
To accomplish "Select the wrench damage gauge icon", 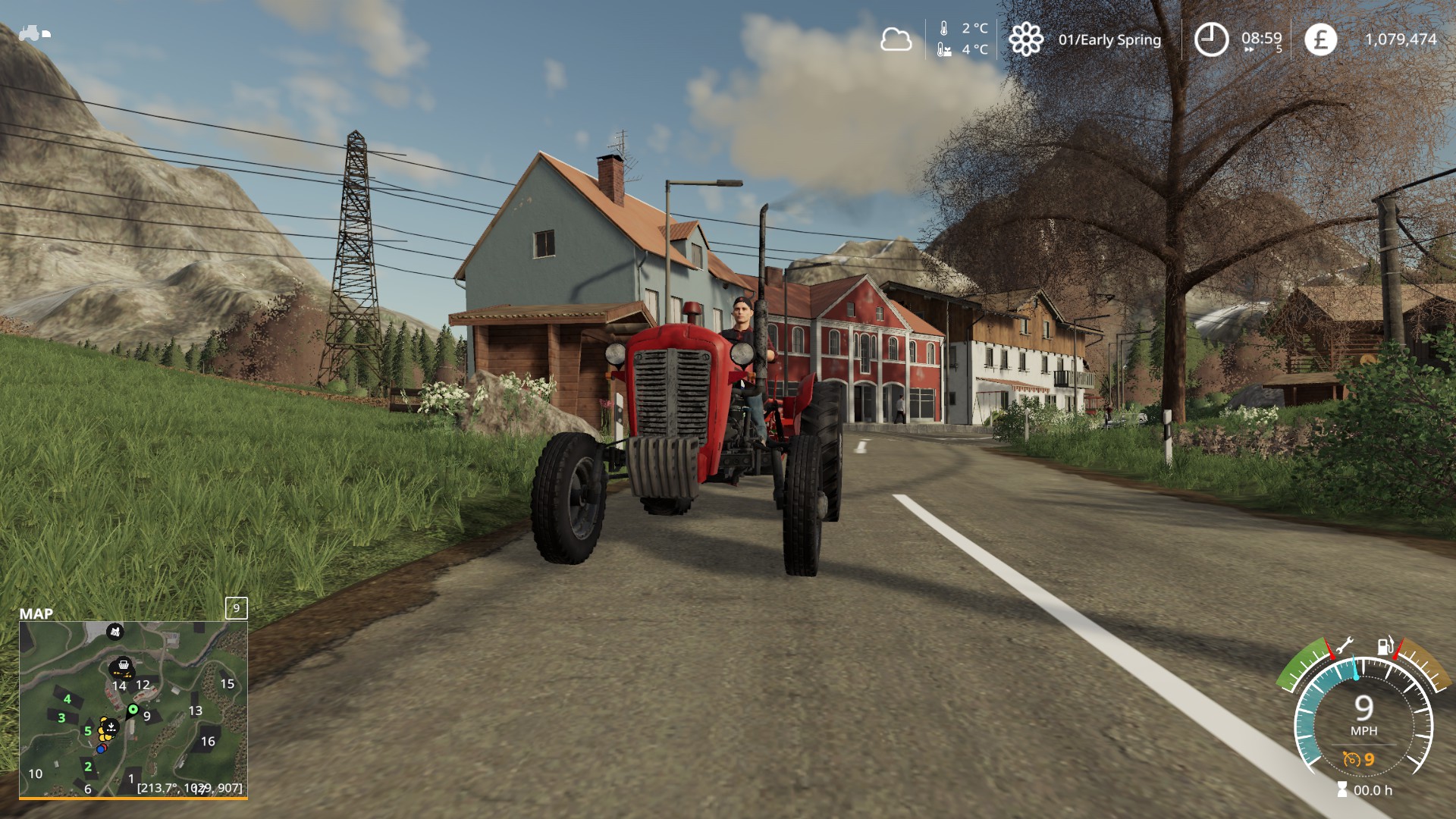I will coord(1343,647).
